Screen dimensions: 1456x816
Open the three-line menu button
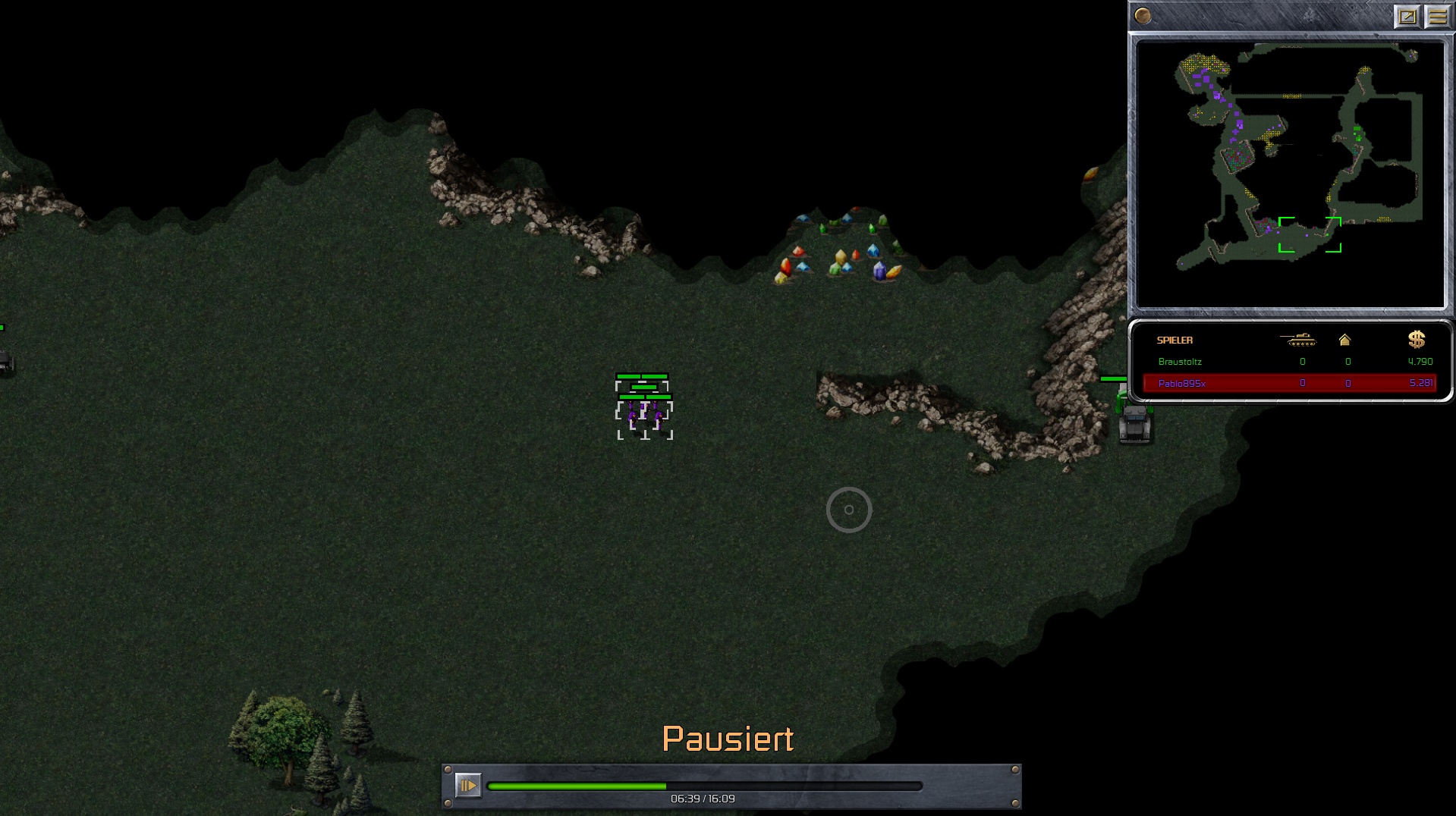(x=1437, y=17)
